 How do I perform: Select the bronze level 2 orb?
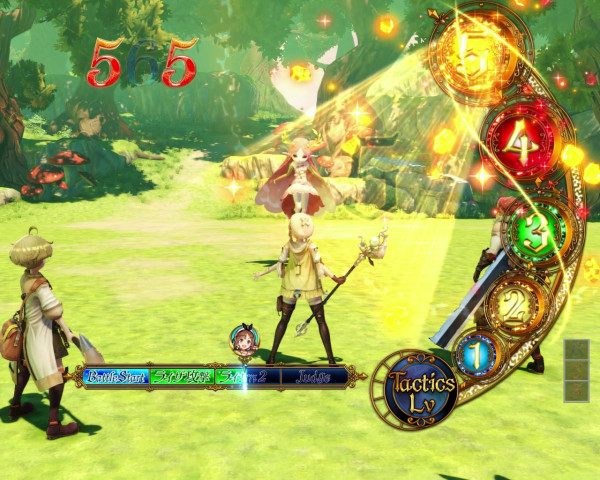(x=512, y=303)
